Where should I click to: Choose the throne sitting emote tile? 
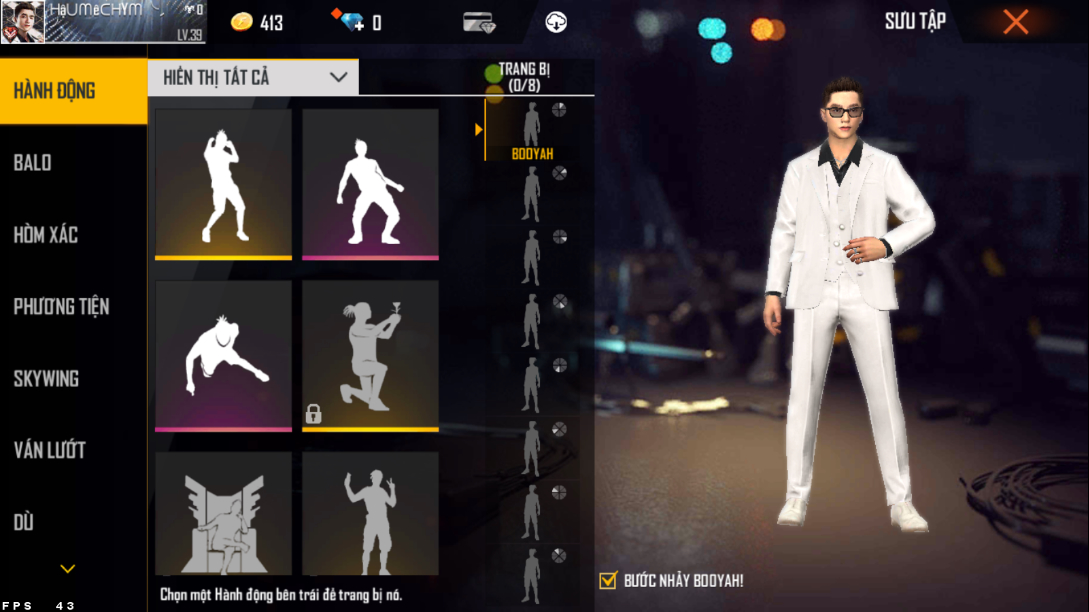coord(223,513)
